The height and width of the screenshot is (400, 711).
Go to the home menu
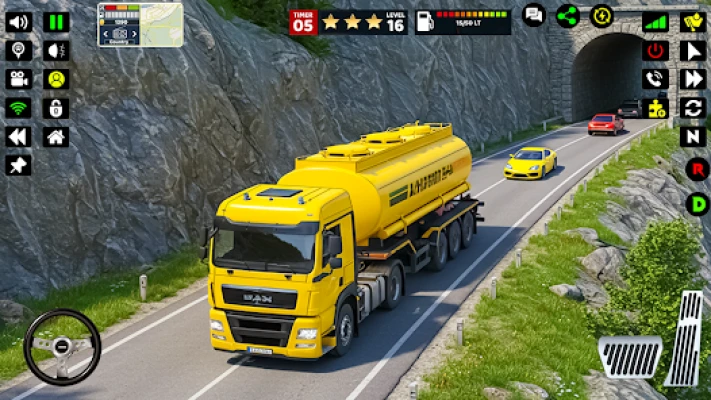coord(57,137)
